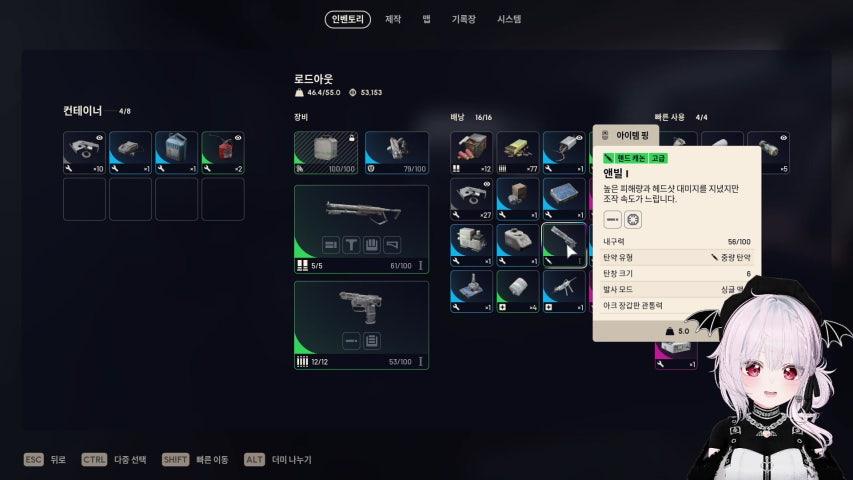Image resolution: width=853 pixels, height=480 pixels.
Task: Select the blue solar panel item slot
Action: [x=564, y=198]
